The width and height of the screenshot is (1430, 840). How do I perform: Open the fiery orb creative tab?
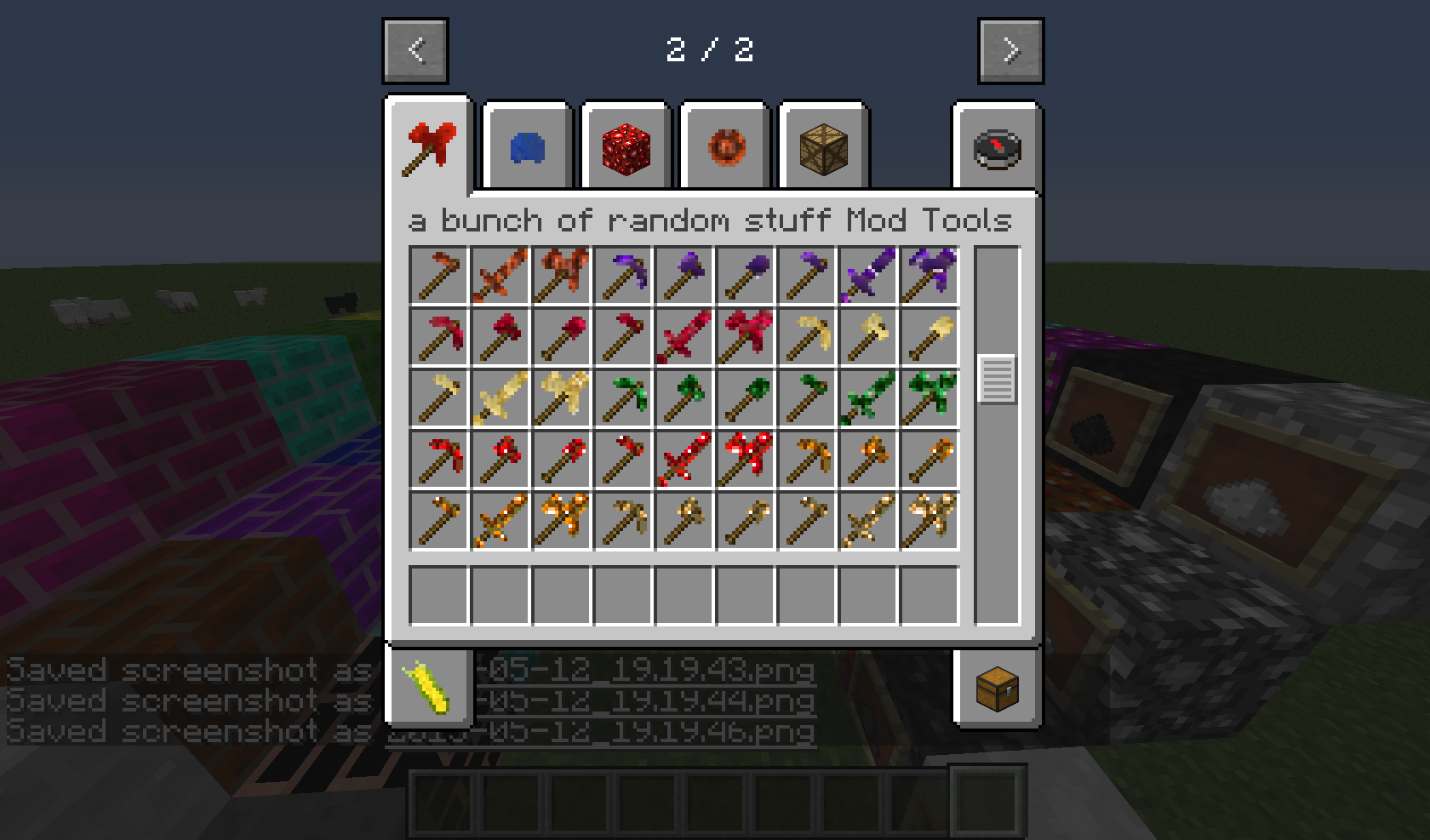coord(724,149)
